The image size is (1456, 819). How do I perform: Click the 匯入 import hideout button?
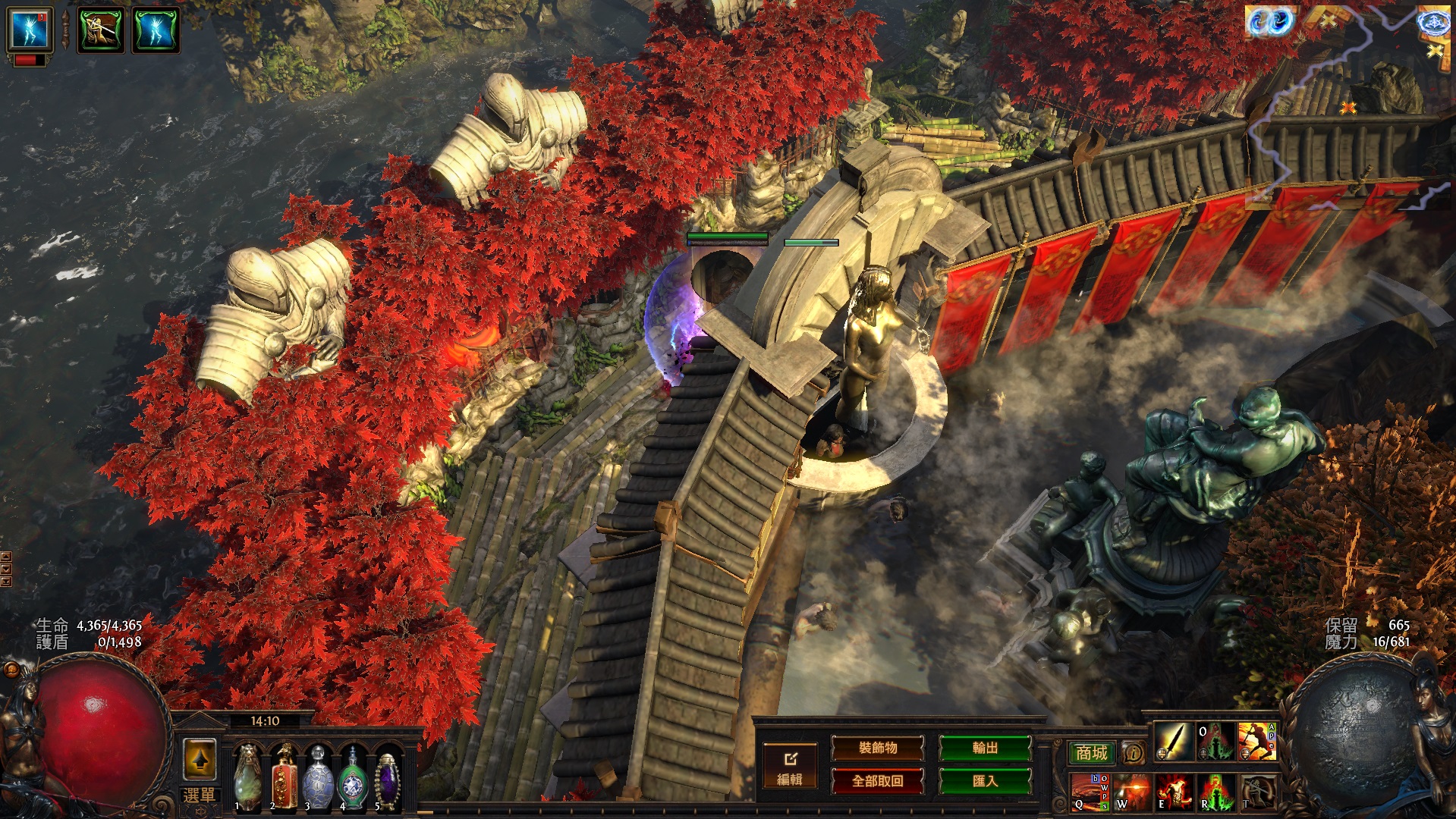point(985,781)
